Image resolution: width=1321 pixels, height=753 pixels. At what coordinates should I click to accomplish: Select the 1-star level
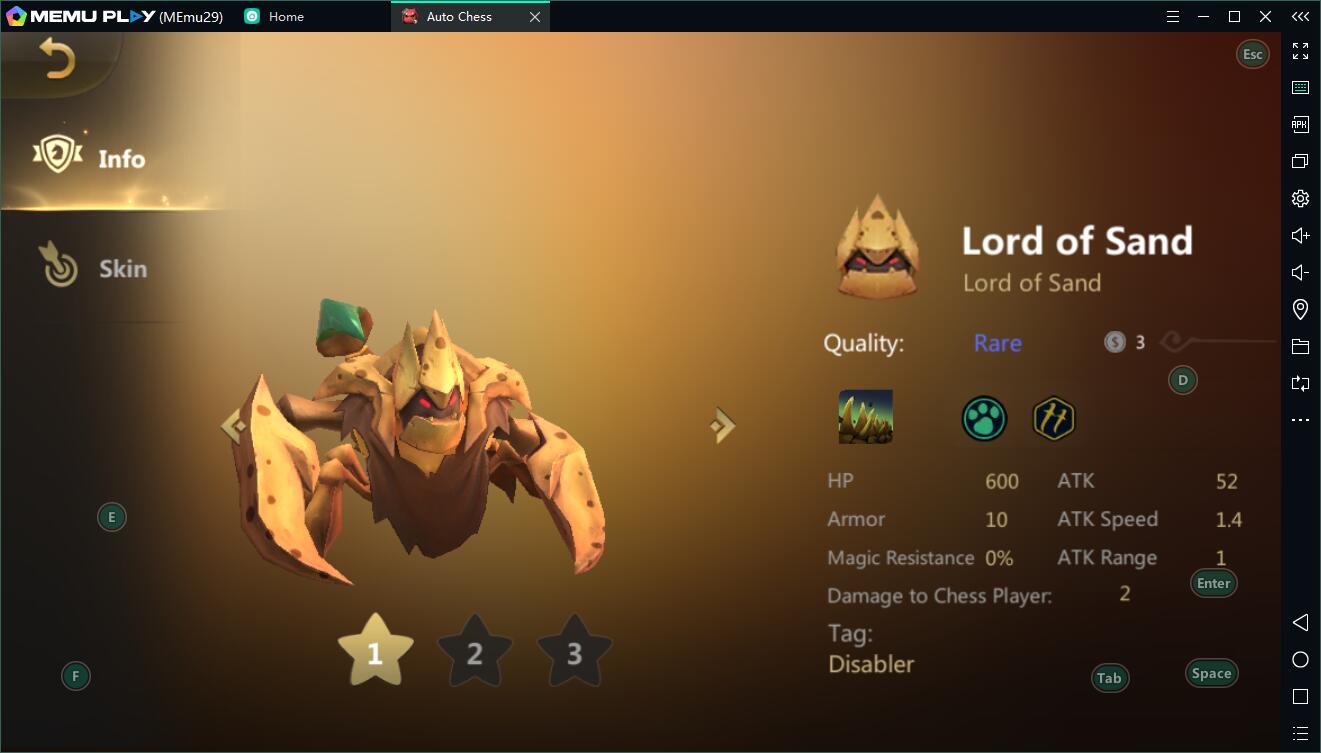click(375, 652)
